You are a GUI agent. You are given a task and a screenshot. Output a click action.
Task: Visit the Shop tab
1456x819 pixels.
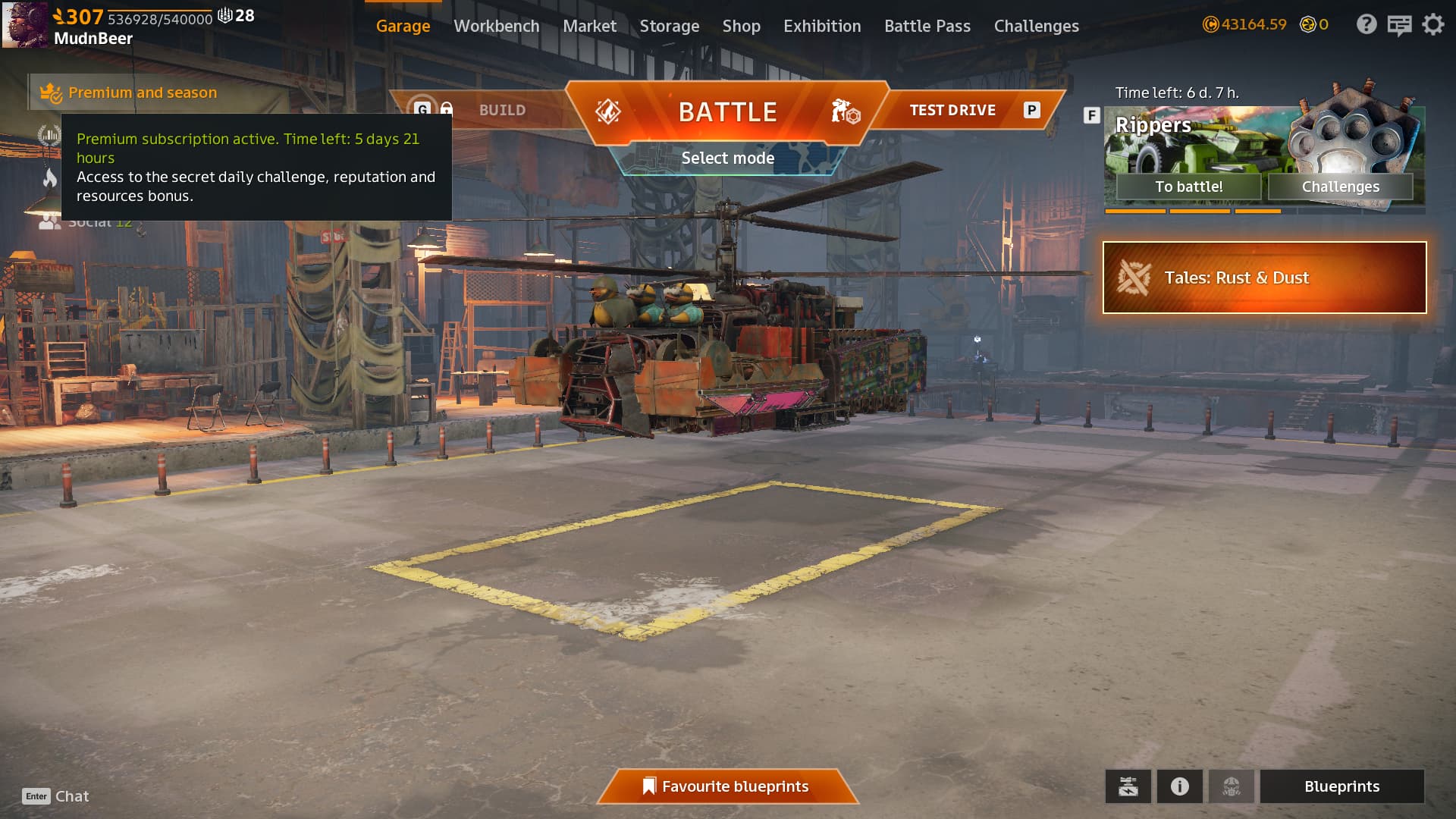741,26
